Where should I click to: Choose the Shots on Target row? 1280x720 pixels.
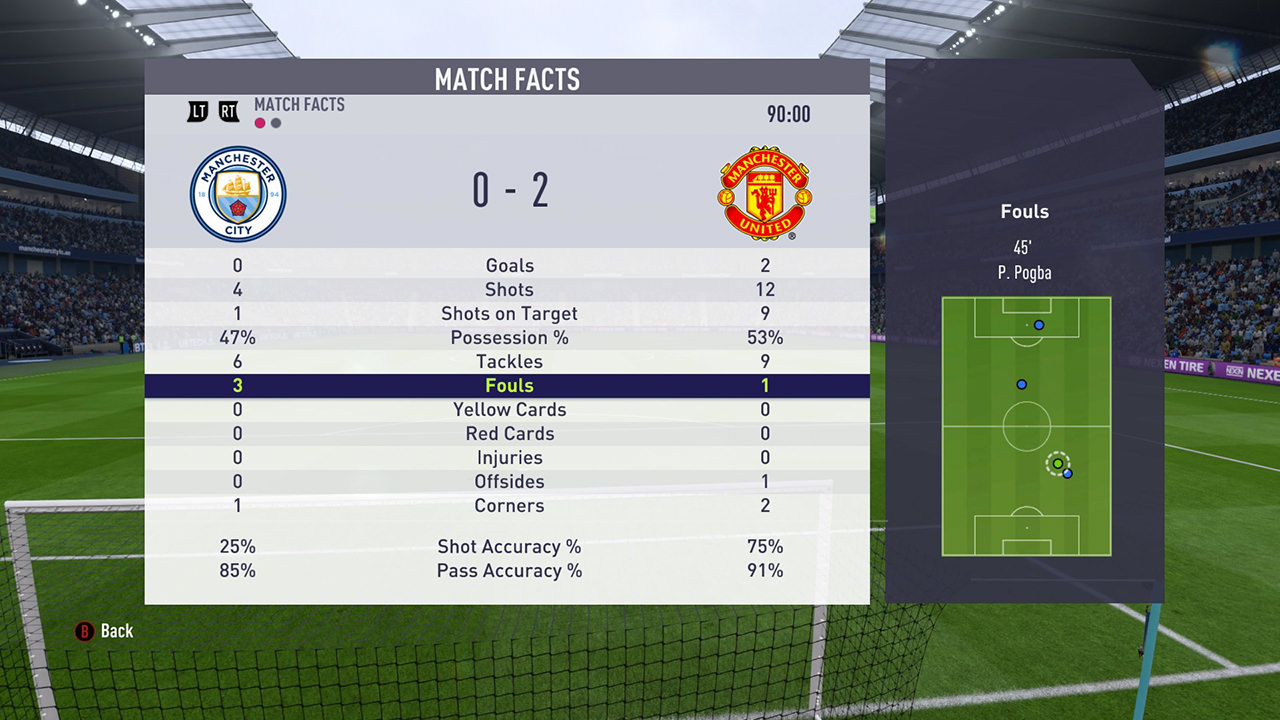[x=509, y=314]
